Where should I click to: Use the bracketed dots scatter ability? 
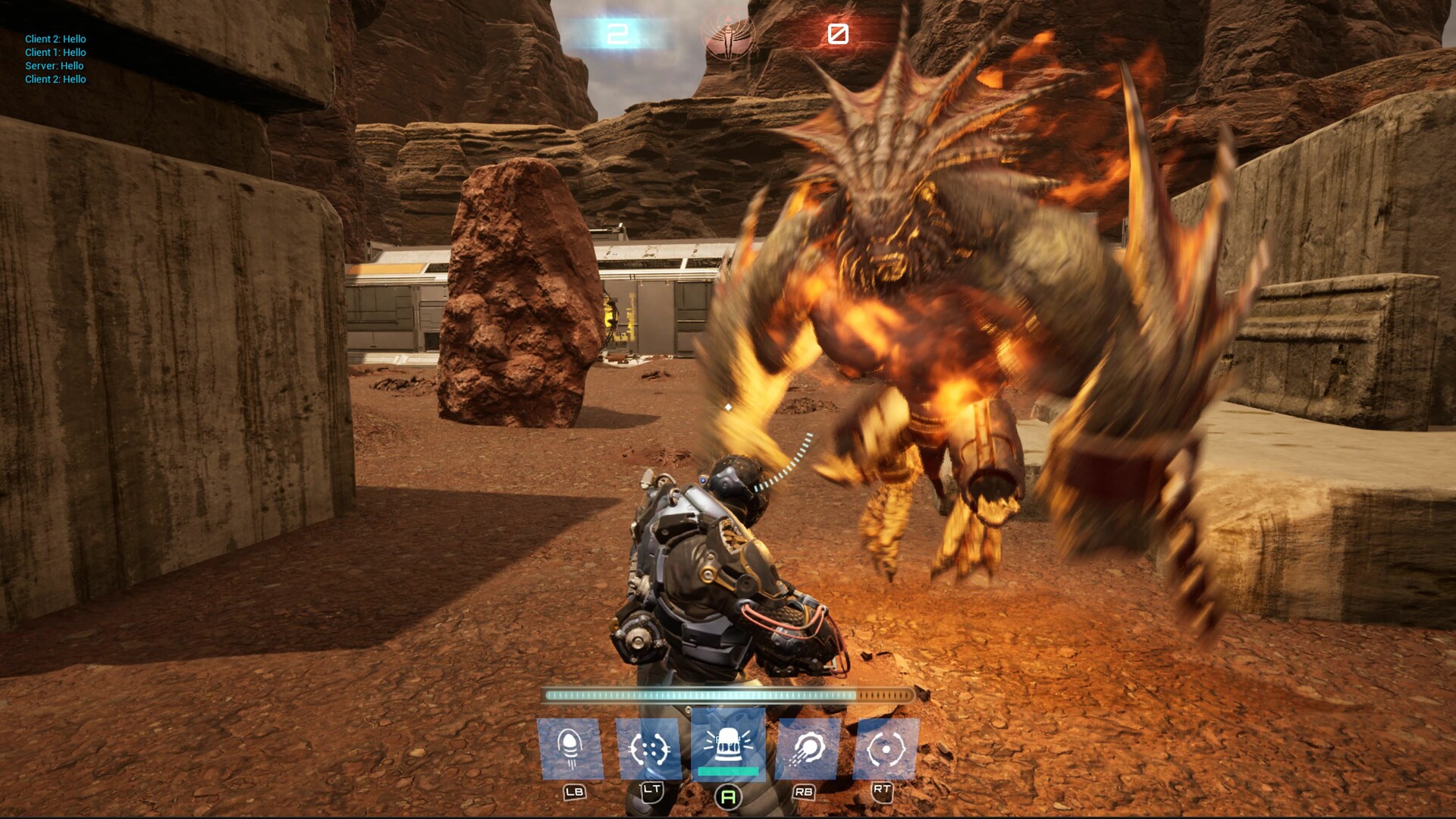tap(649, 748)
